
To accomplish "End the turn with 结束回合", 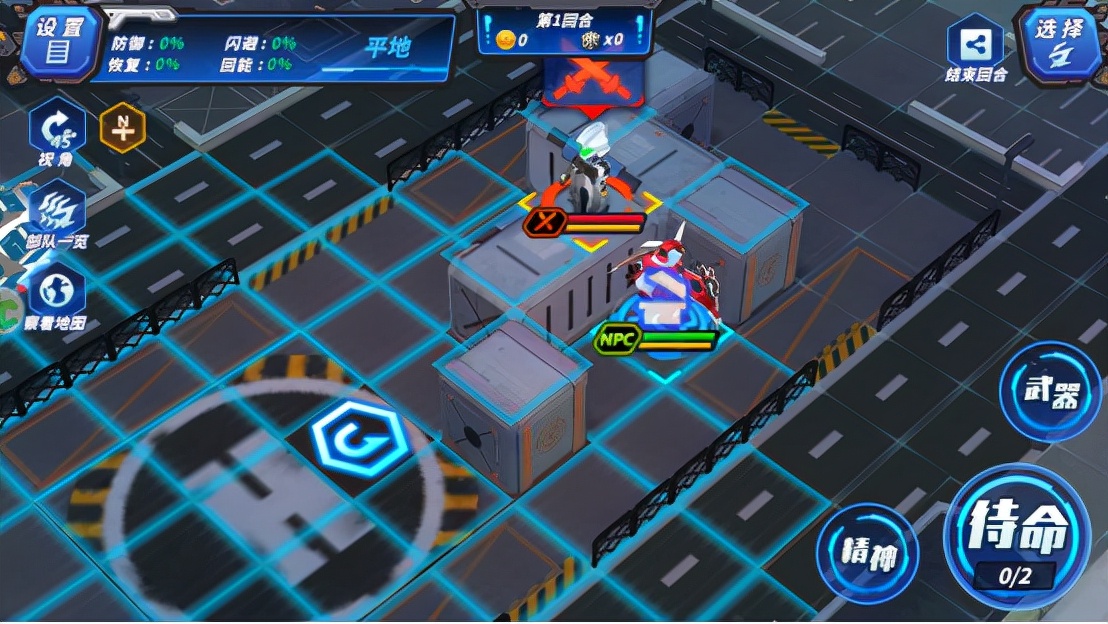I will pos(975,48).
